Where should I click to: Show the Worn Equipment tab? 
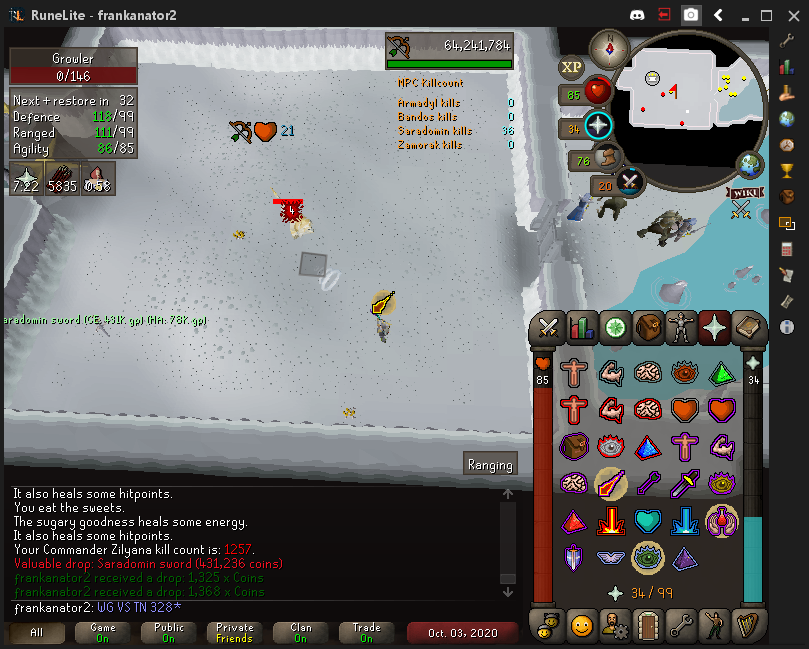click(x=682, y=327)
